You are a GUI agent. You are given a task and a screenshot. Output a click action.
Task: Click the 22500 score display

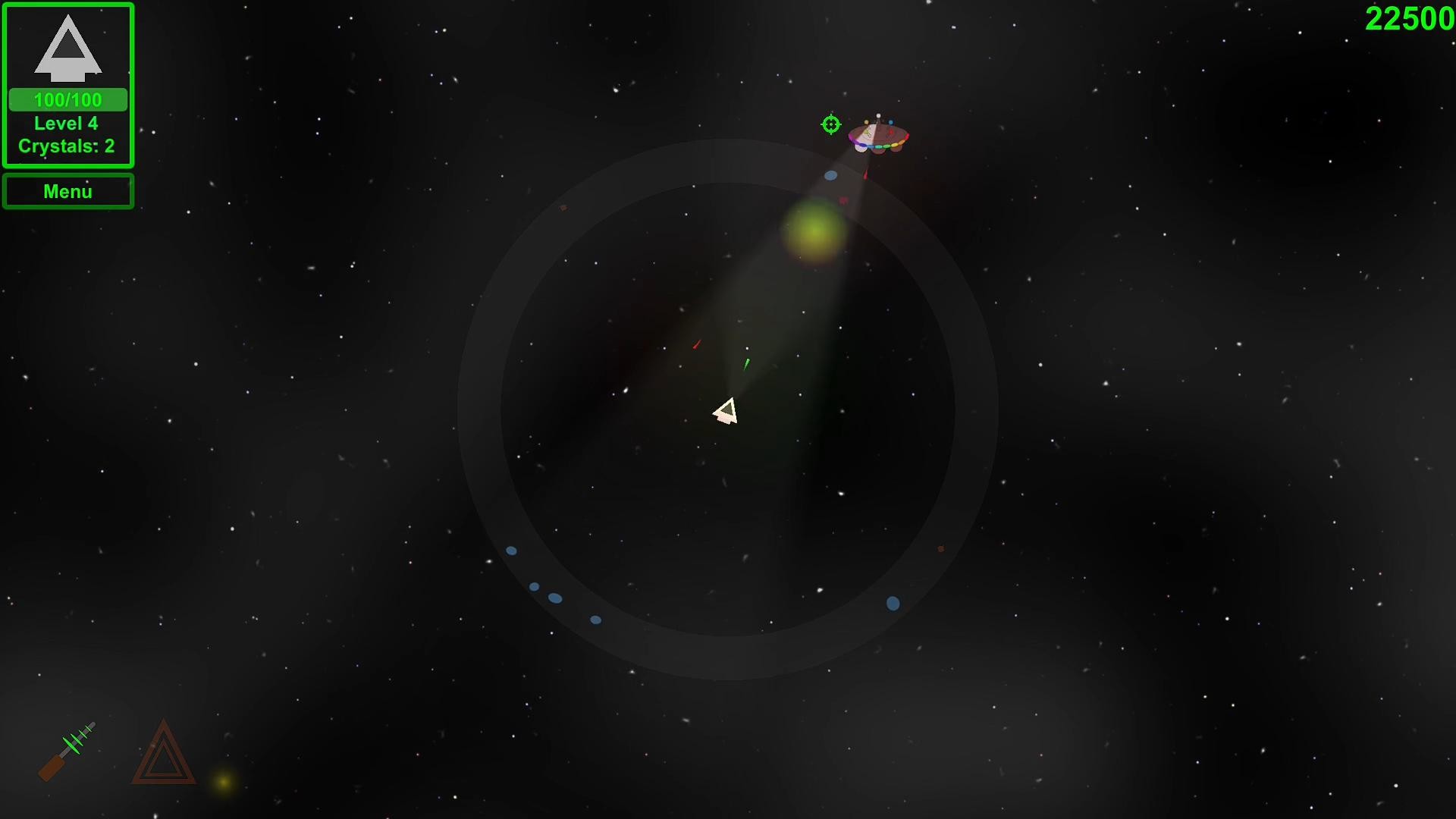coord(1408,17)
